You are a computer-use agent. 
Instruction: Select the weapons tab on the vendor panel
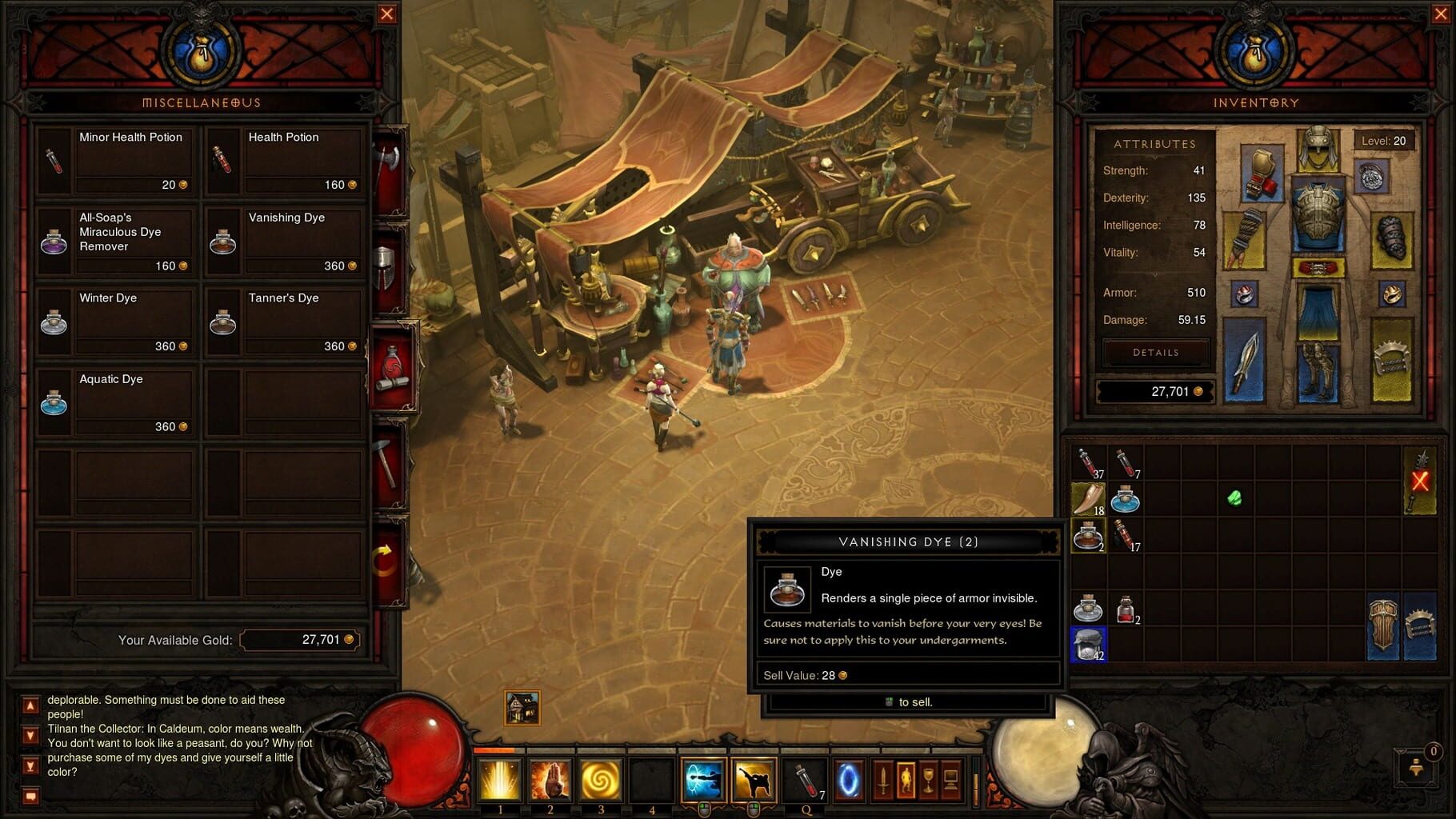tap(390, 160)
